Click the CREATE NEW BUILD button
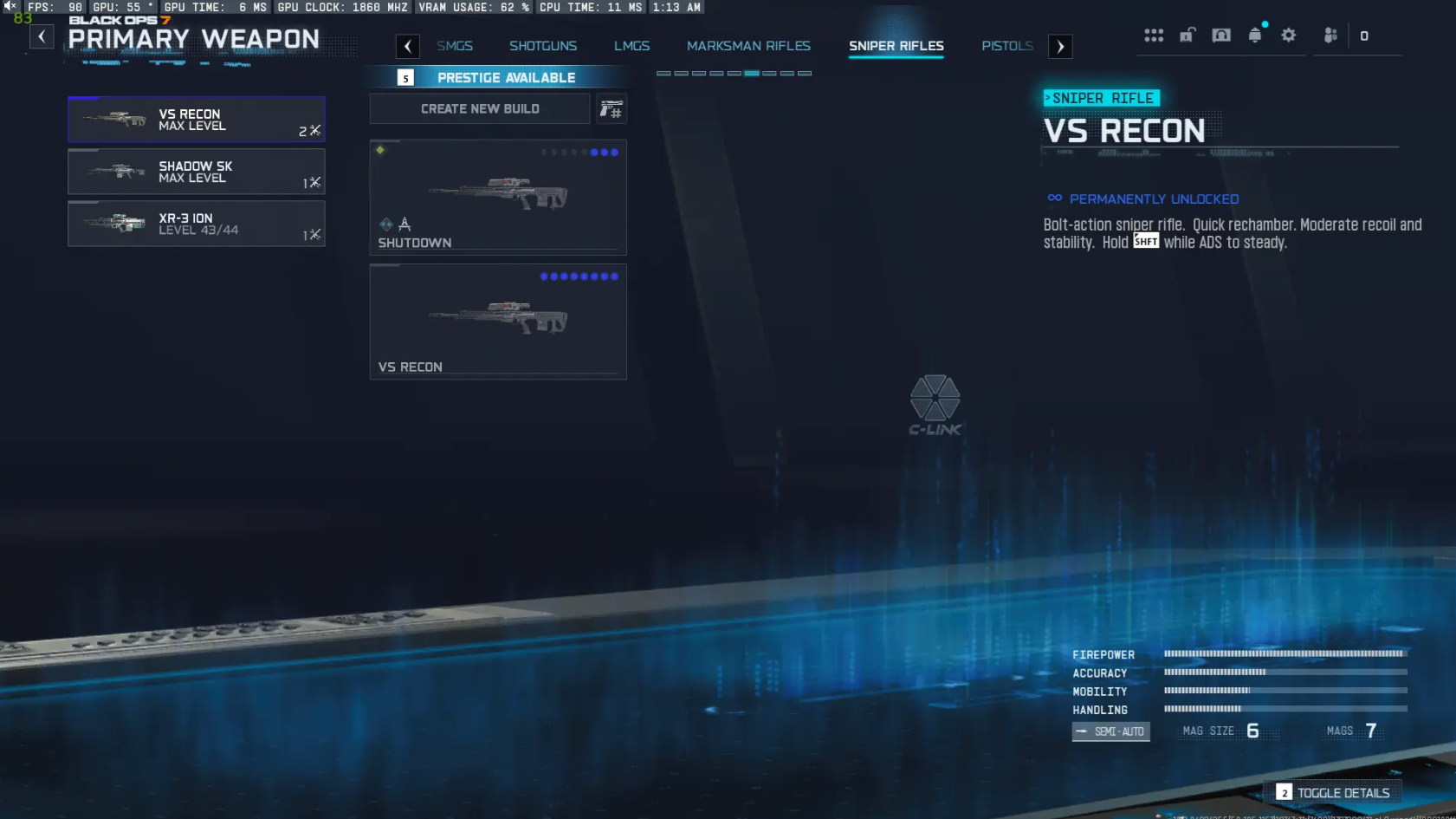1456x819 pixels. click(x=479, y=108)
